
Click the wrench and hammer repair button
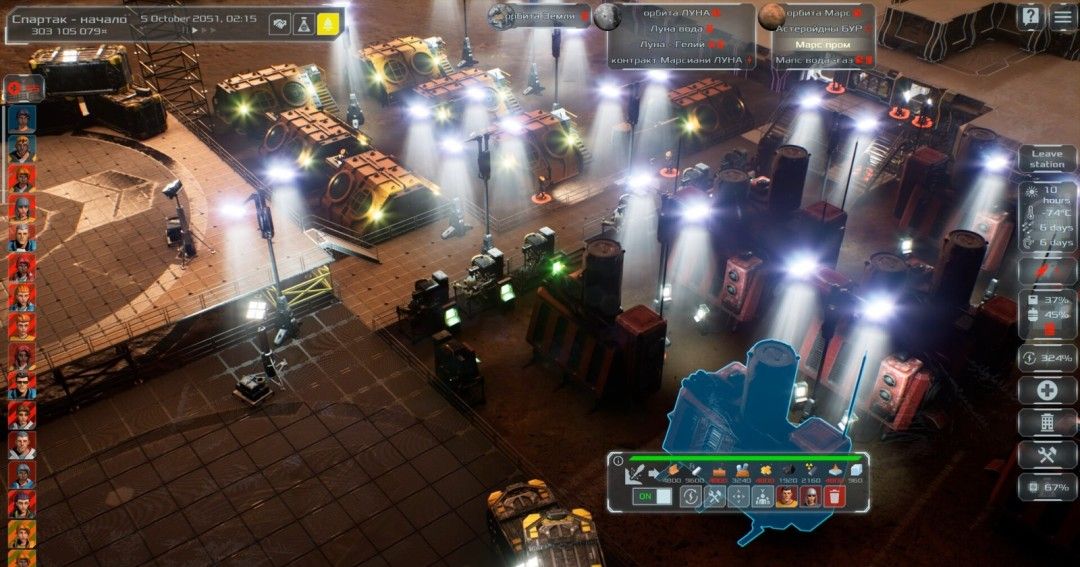pyautogui.click(x=714, y=496)
